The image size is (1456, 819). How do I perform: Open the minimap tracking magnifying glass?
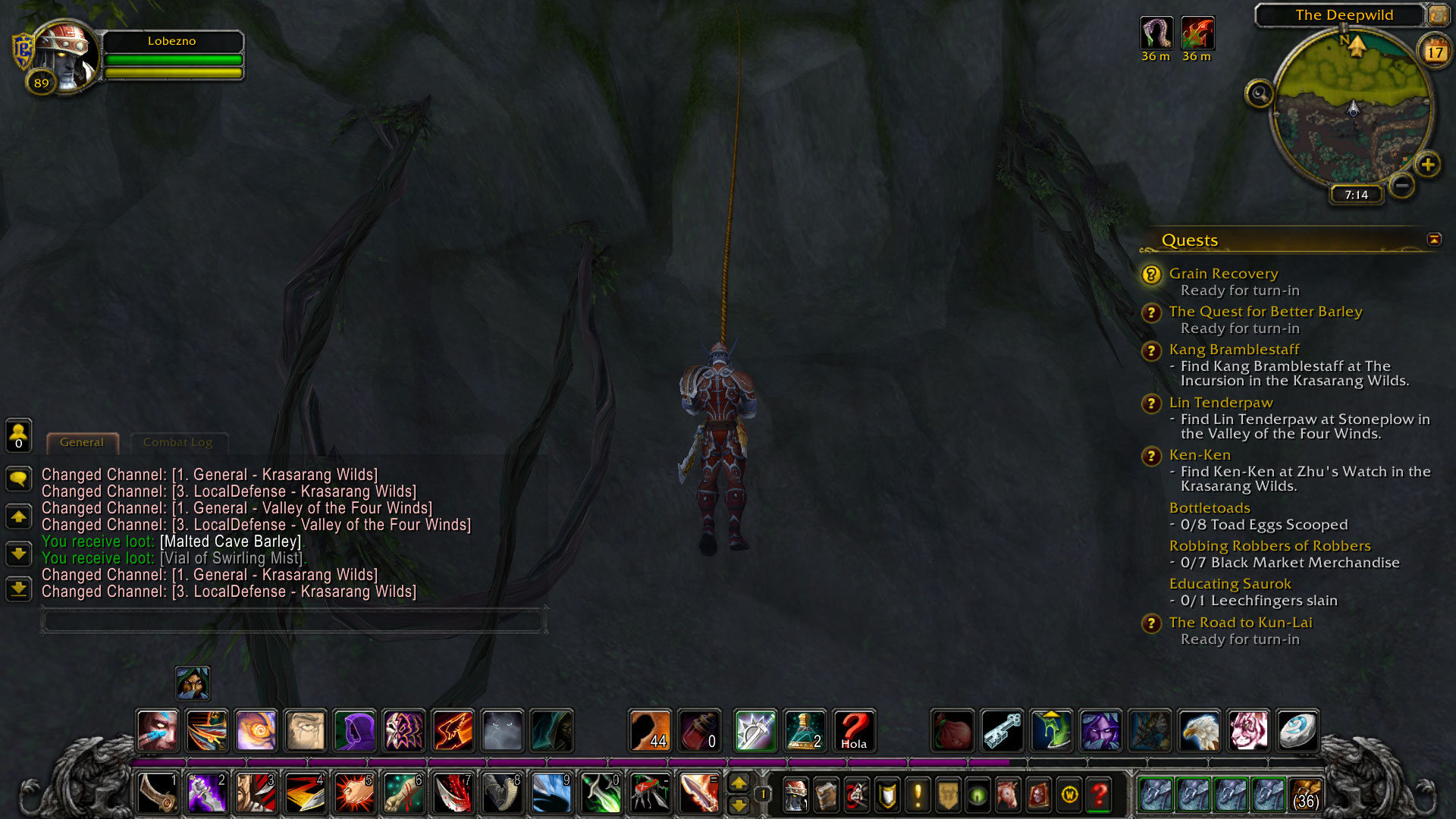pyautogui.click(x=1260, y=94)
